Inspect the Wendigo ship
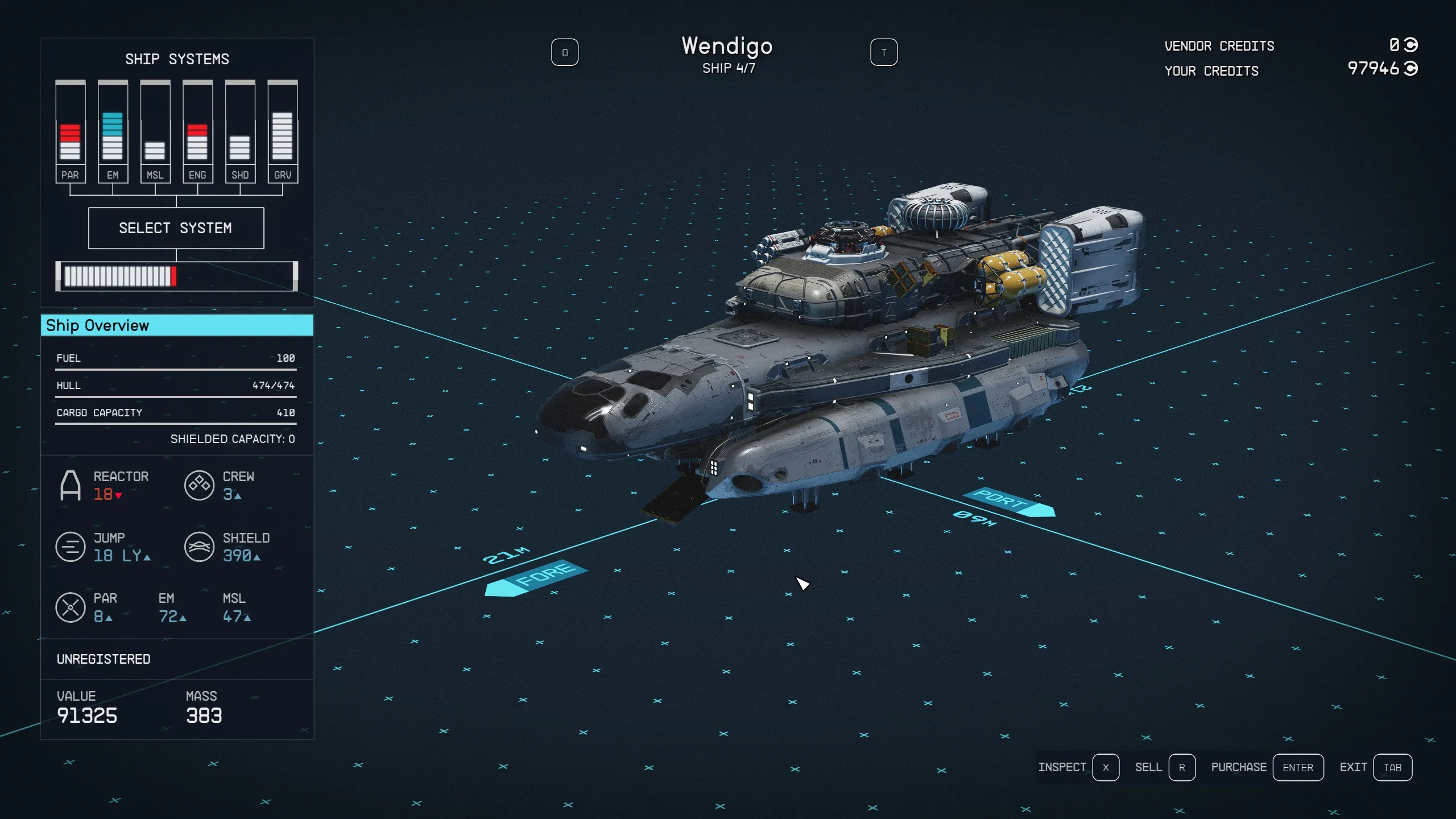The height and width of the screenshot is (819, 1456). click(x=1105, y=767)
